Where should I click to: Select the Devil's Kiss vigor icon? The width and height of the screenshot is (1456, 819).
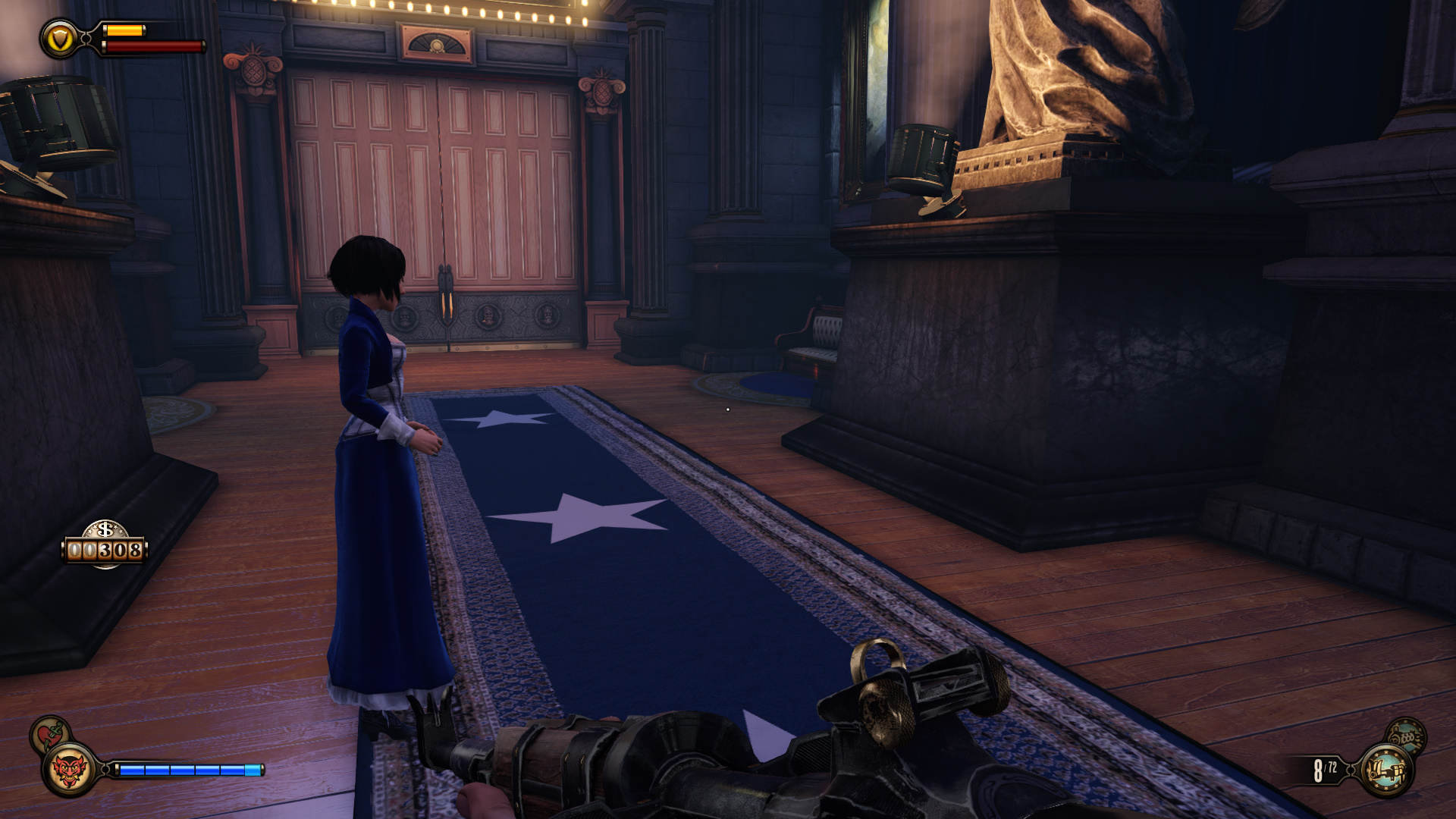point(69,771)
